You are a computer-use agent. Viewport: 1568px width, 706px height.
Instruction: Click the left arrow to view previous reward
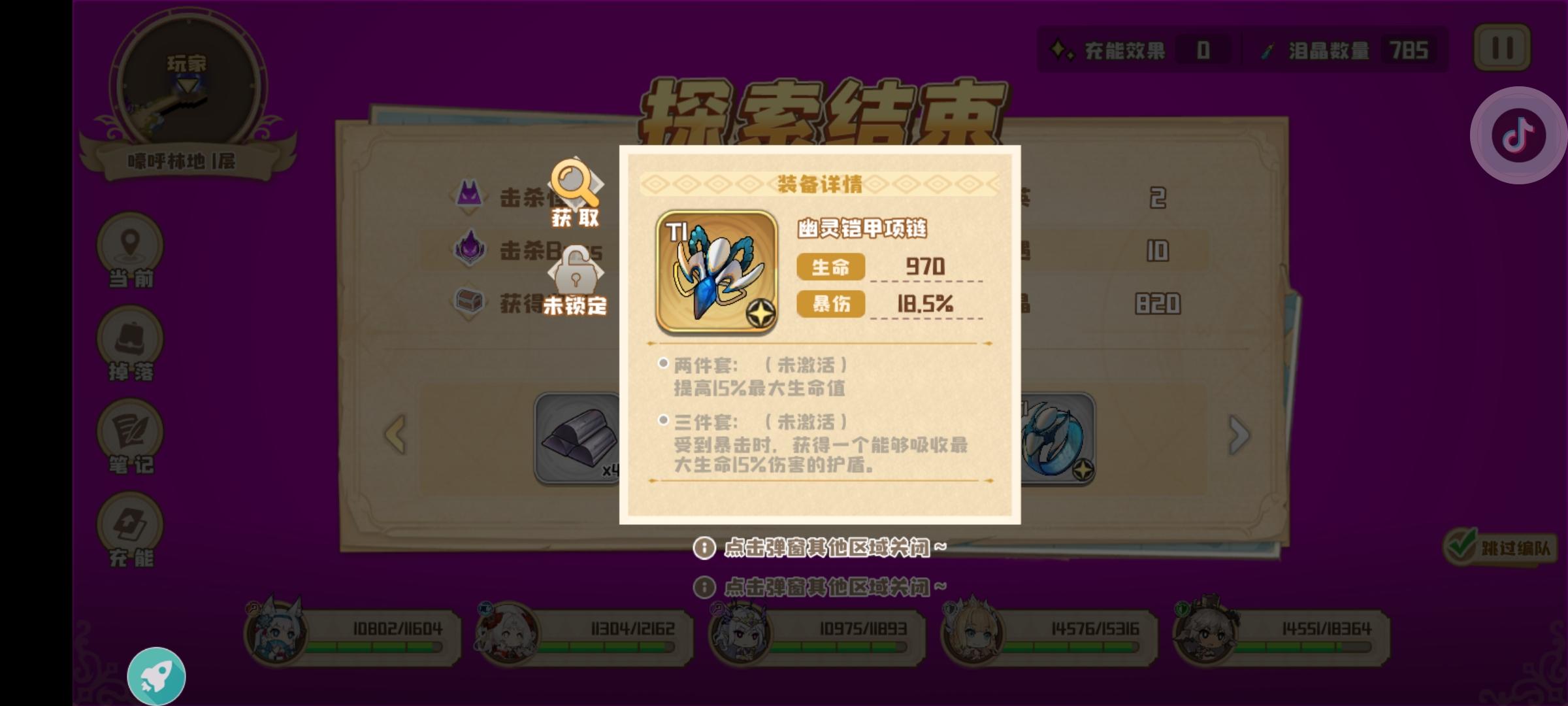[393, 435]
